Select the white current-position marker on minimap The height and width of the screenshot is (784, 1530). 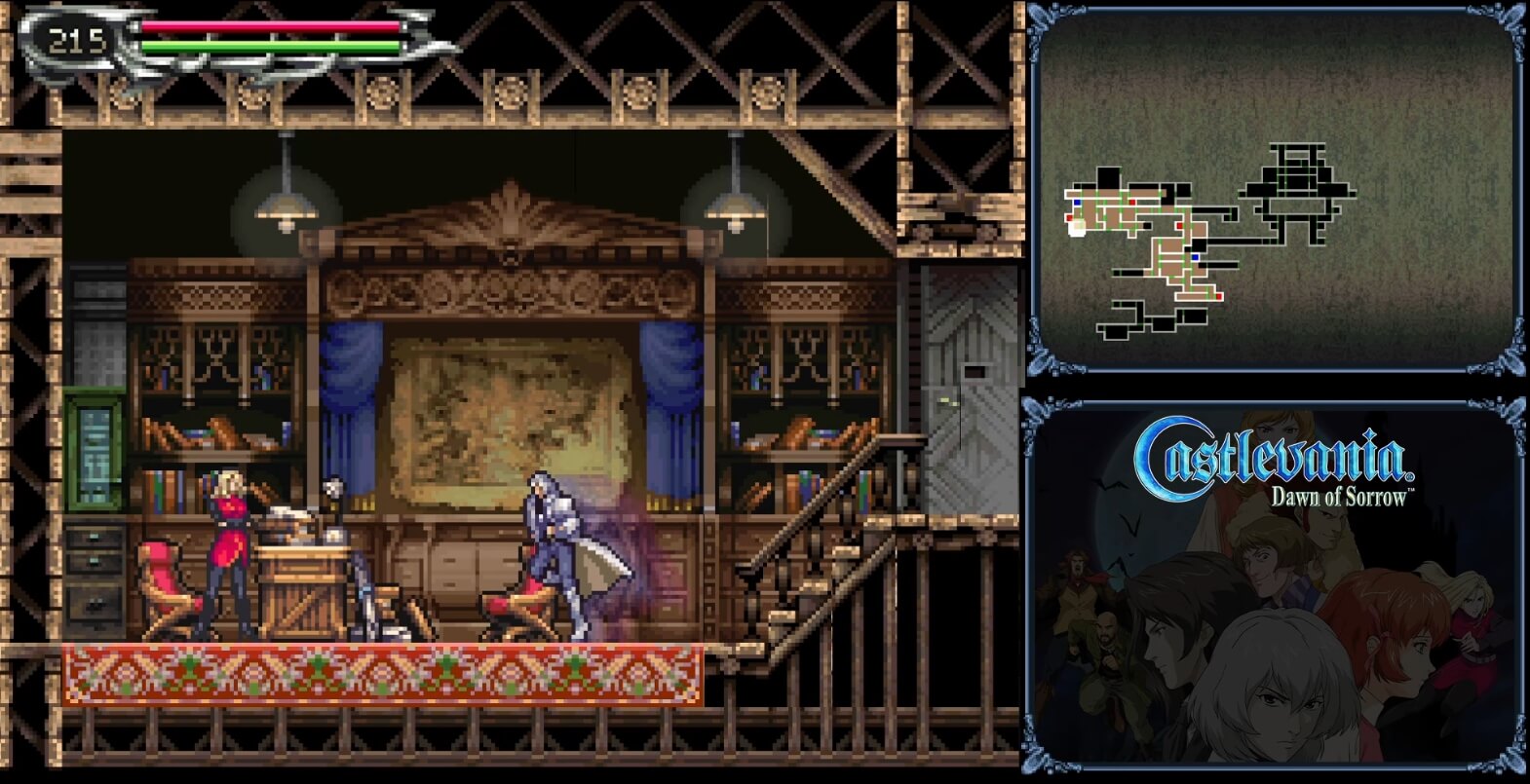click(1076, 227)
